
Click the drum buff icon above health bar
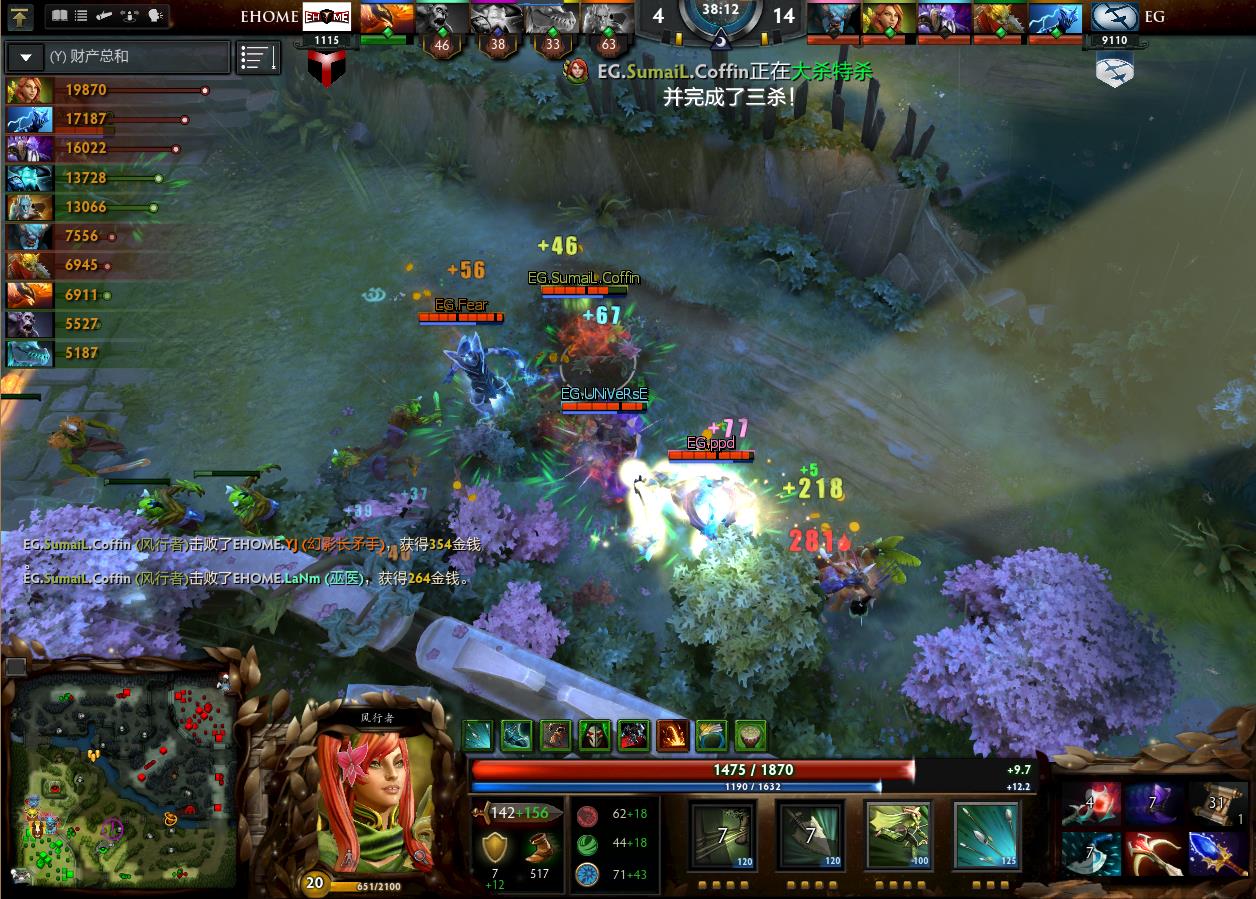[x=750, y=736]
